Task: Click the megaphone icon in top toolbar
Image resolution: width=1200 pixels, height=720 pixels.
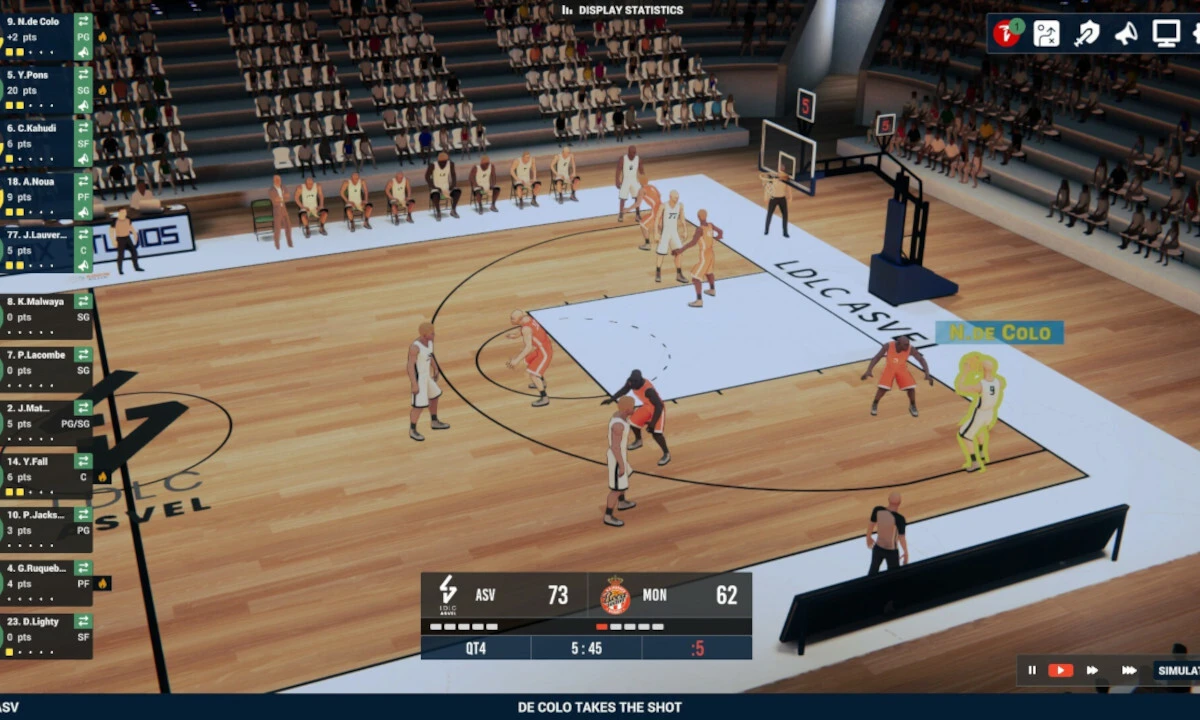Action: coord(1126,34)
